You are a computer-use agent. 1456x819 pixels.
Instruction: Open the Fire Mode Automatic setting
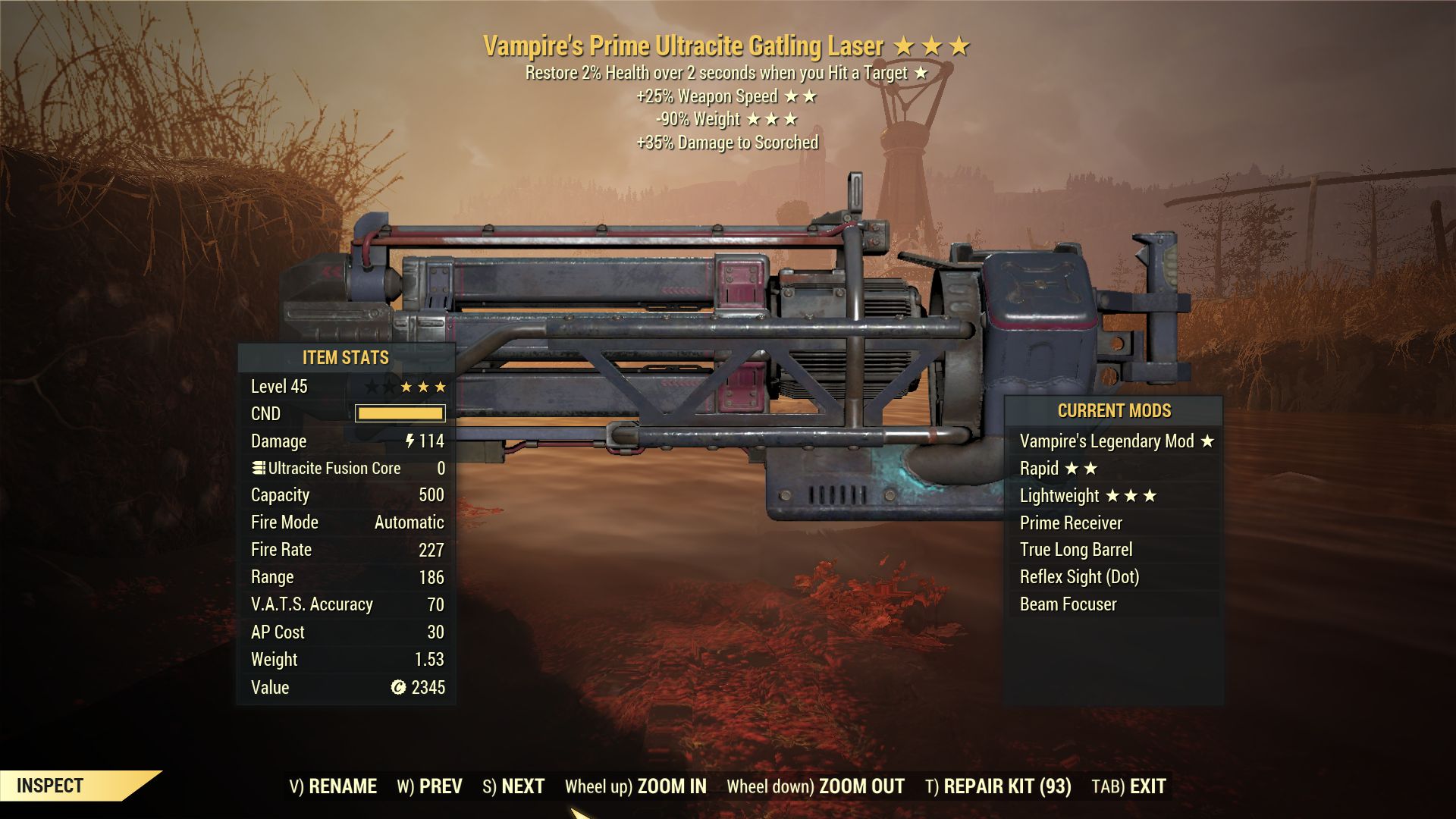click(x=407, y=522)
